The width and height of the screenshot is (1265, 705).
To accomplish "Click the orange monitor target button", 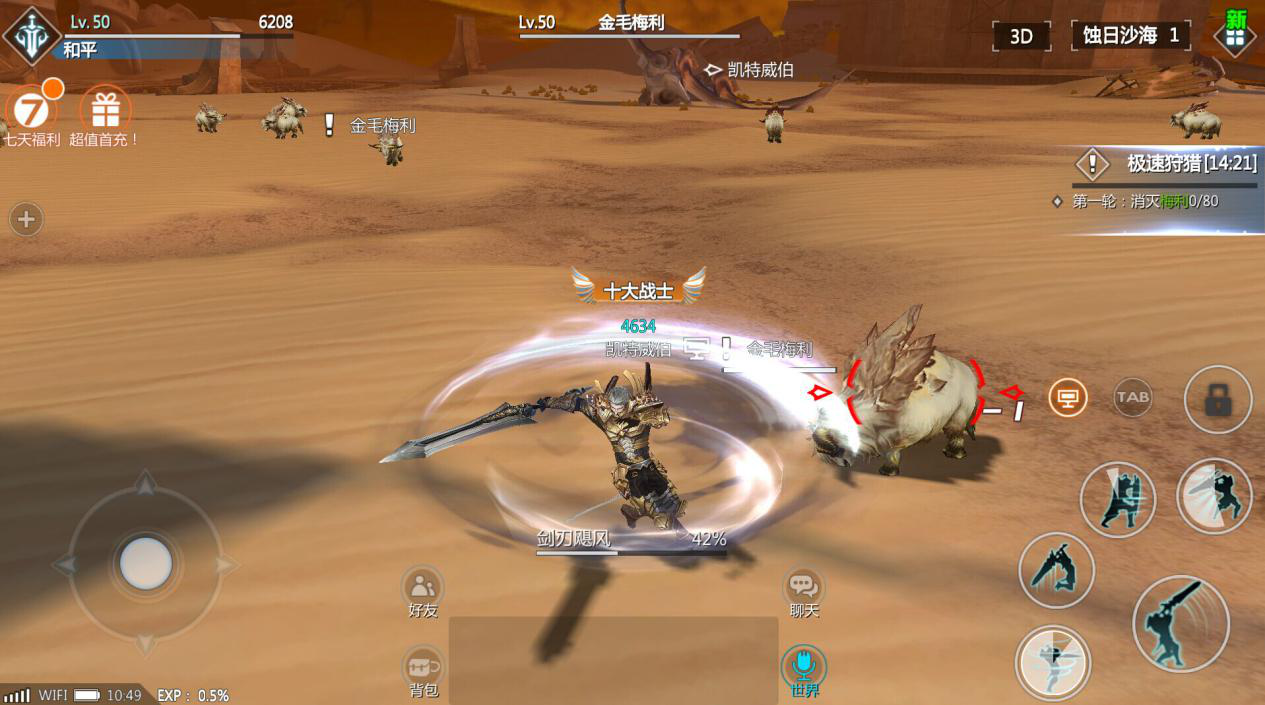I will [1068, 398].
